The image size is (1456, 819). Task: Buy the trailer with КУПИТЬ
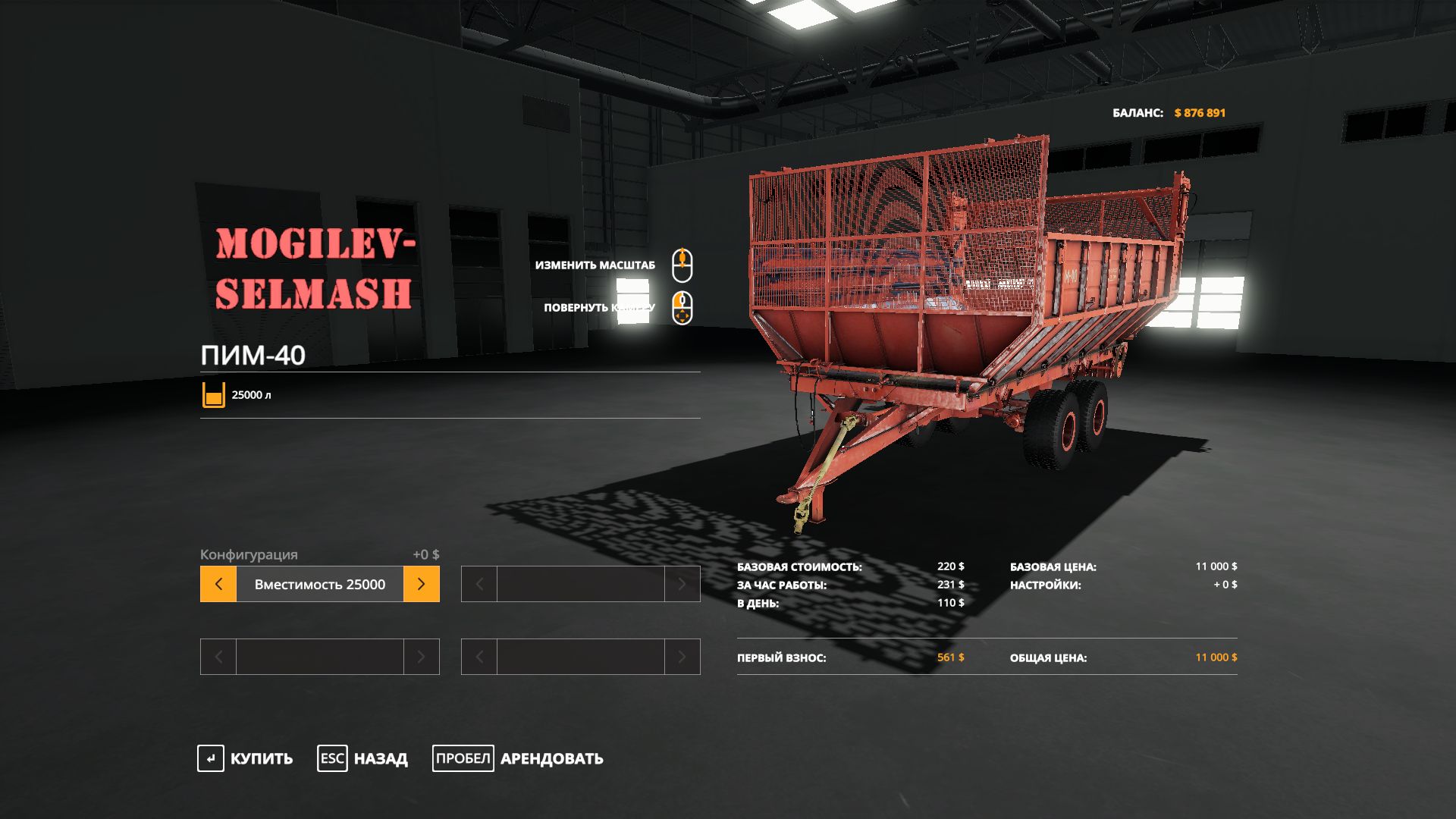pyautogui.click(x=245, y=758)
